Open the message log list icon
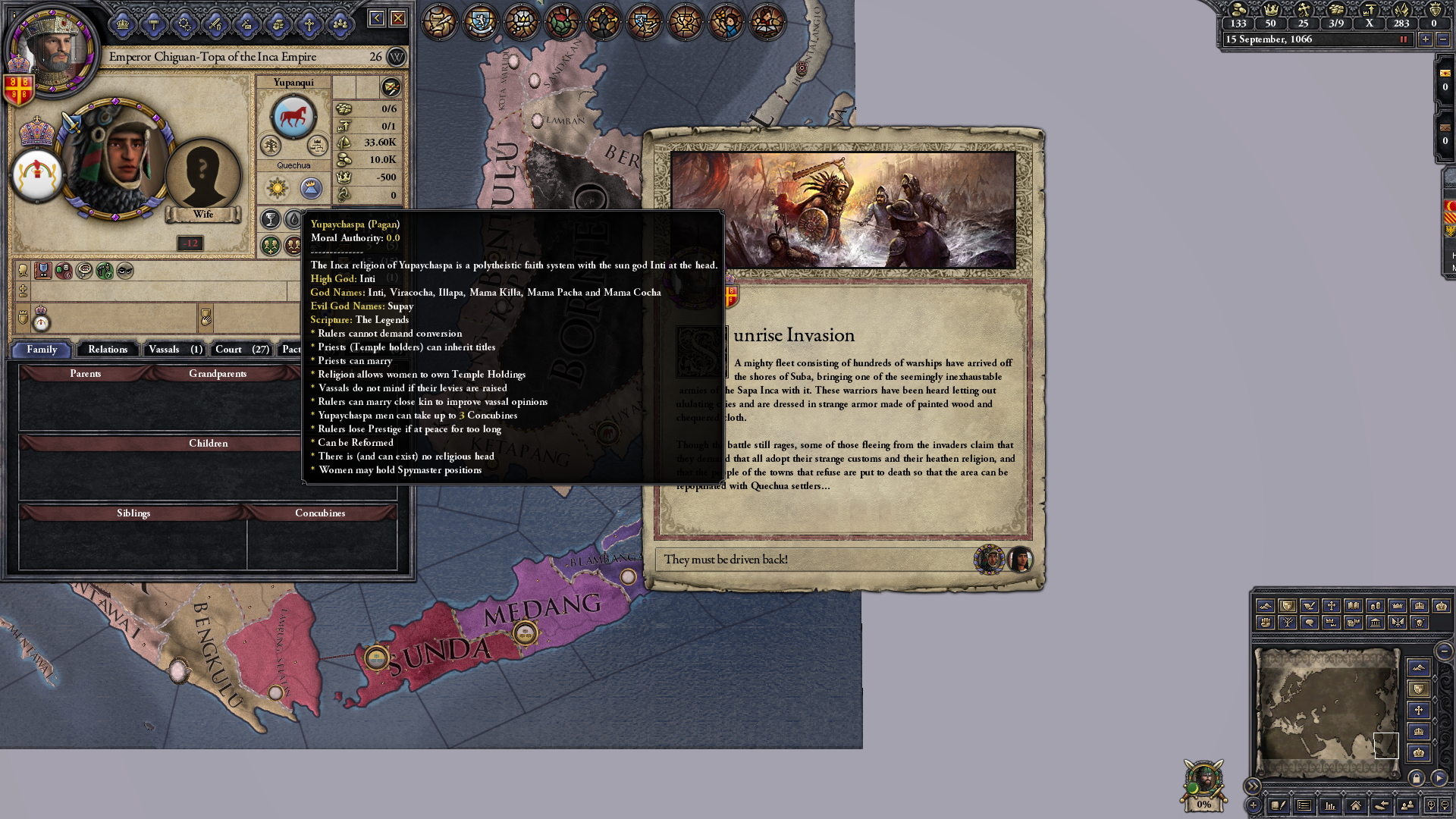 pos(1305,806)
